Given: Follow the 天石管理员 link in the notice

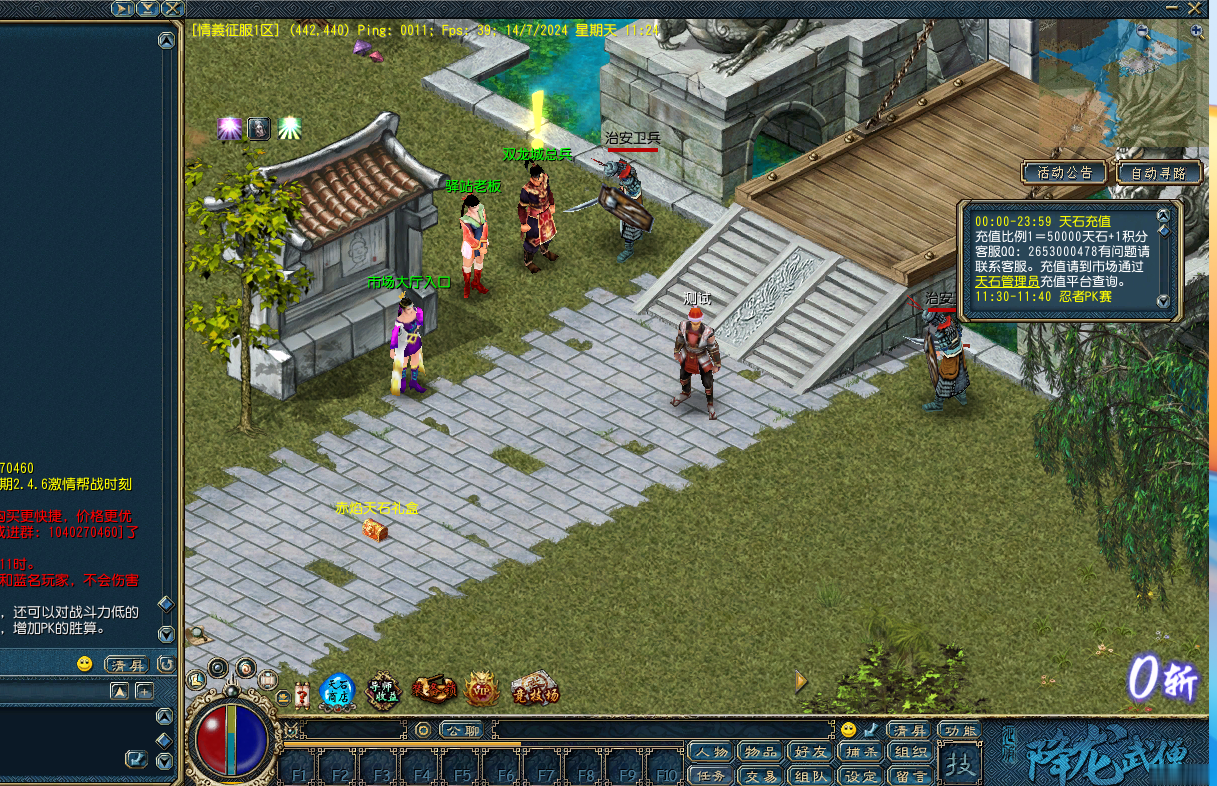Looking at the screenshot, I should point(1007,282).
